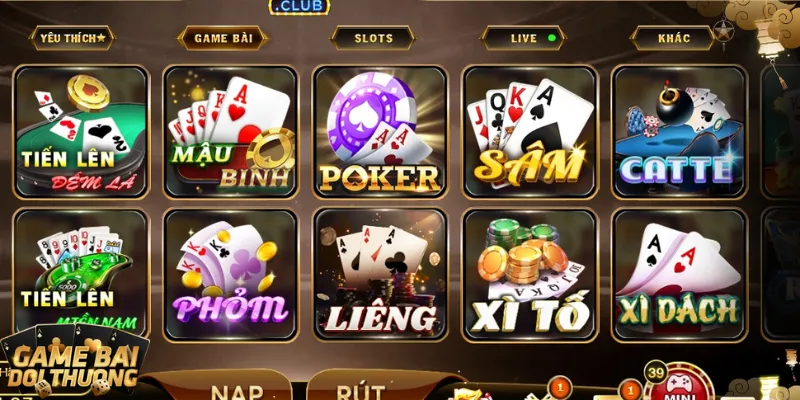Open the Khác category tab
Image resolution: width=800 pixels, height=400 pixels.
pos(674,38)
